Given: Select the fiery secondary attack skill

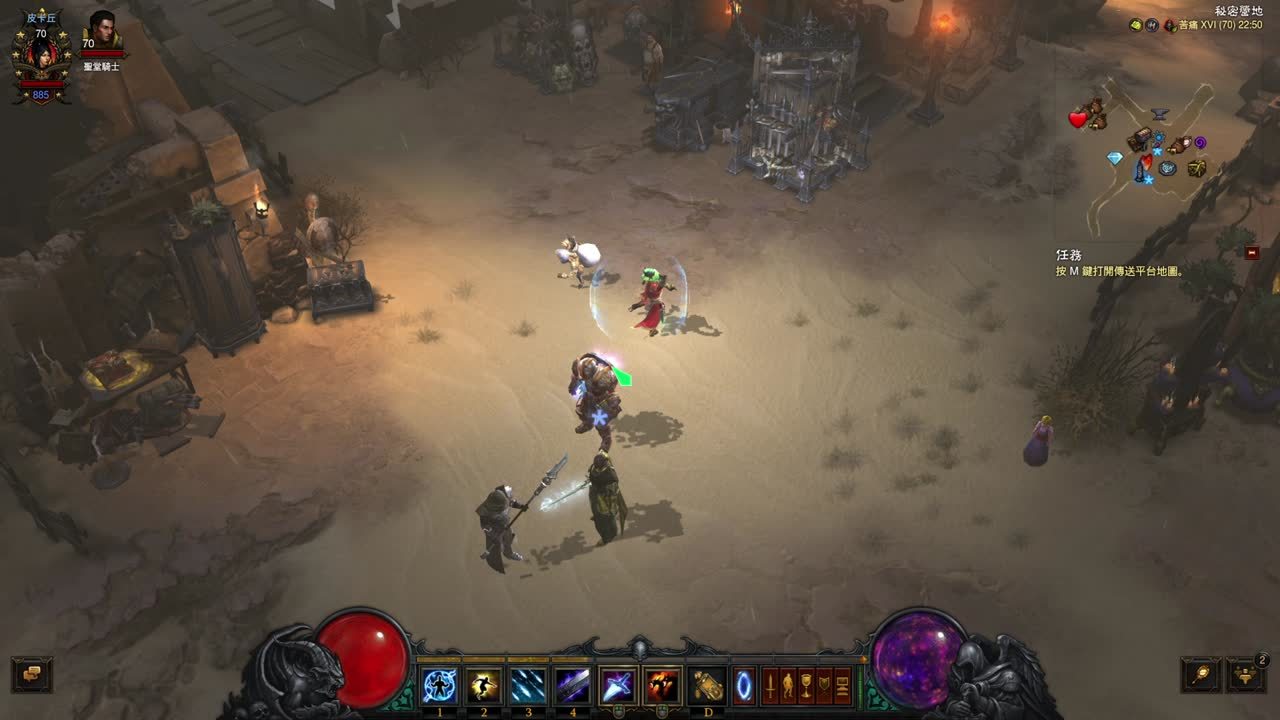Looking at the screenshot, I should click(662, 686).
